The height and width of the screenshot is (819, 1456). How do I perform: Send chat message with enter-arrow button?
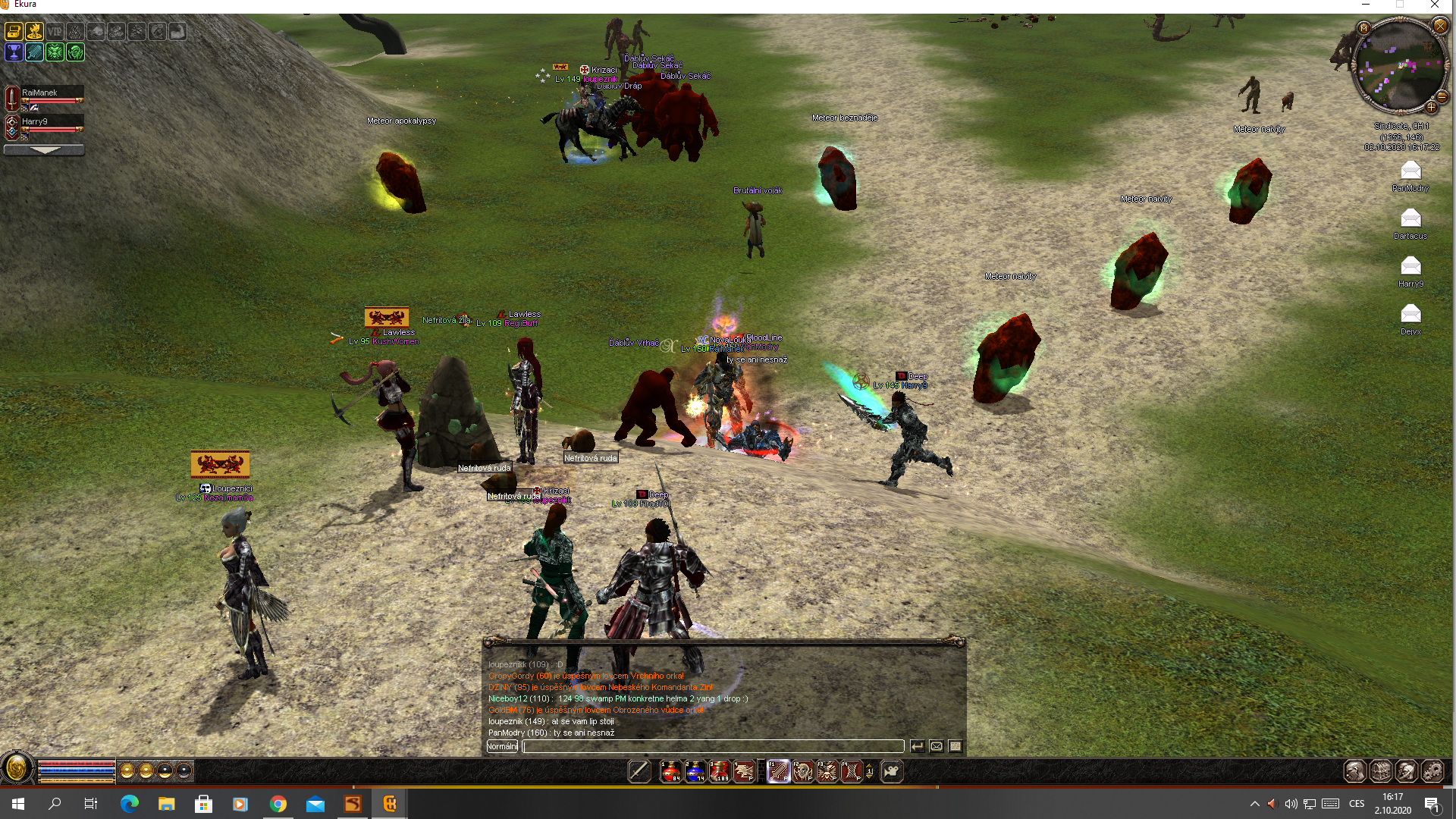tap(917, 746)
